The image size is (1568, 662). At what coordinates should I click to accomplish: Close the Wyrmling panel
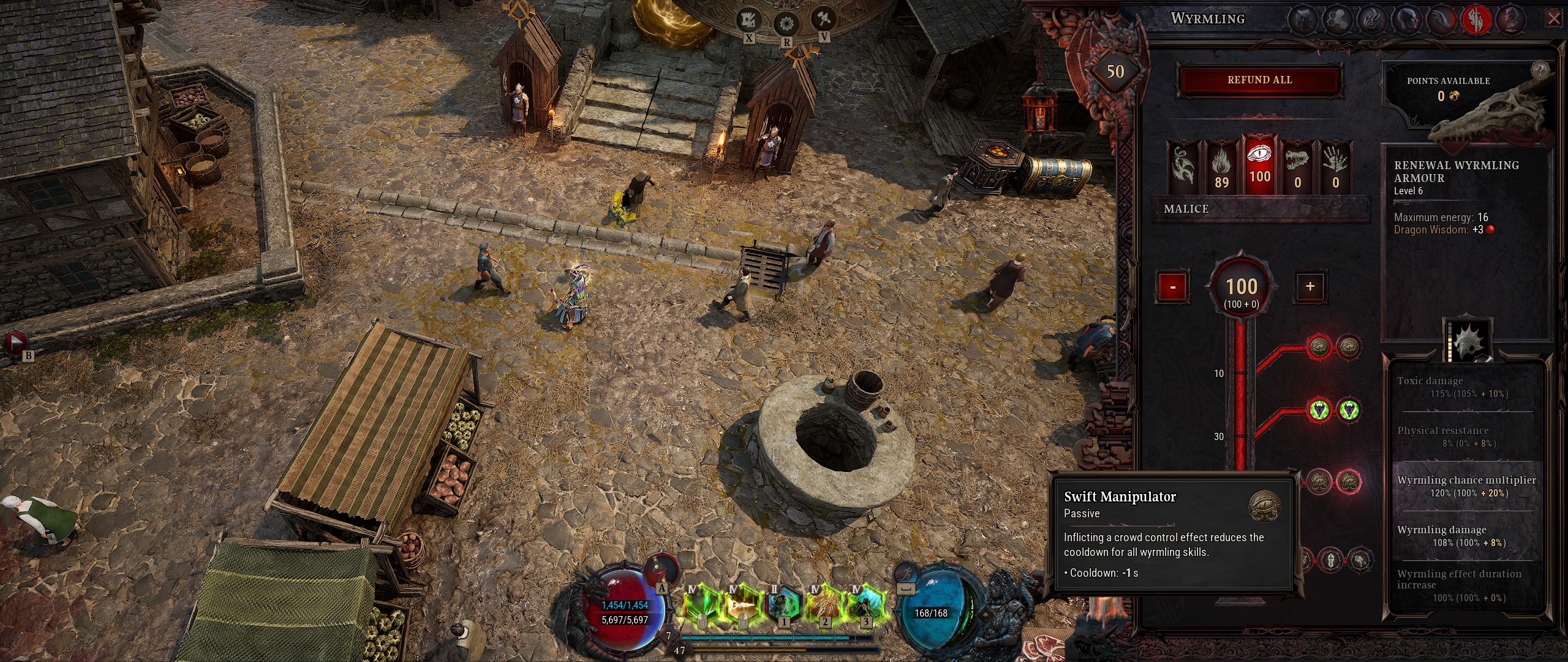(1554, 19)
